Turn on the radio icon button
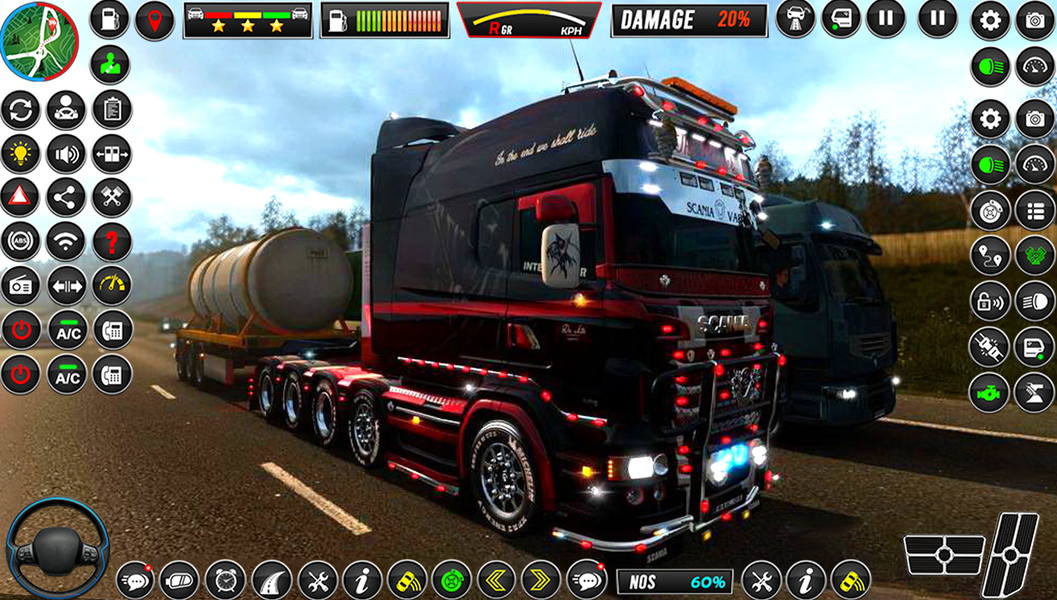Viewport: 1057px width, 600px height. point(20,286)
